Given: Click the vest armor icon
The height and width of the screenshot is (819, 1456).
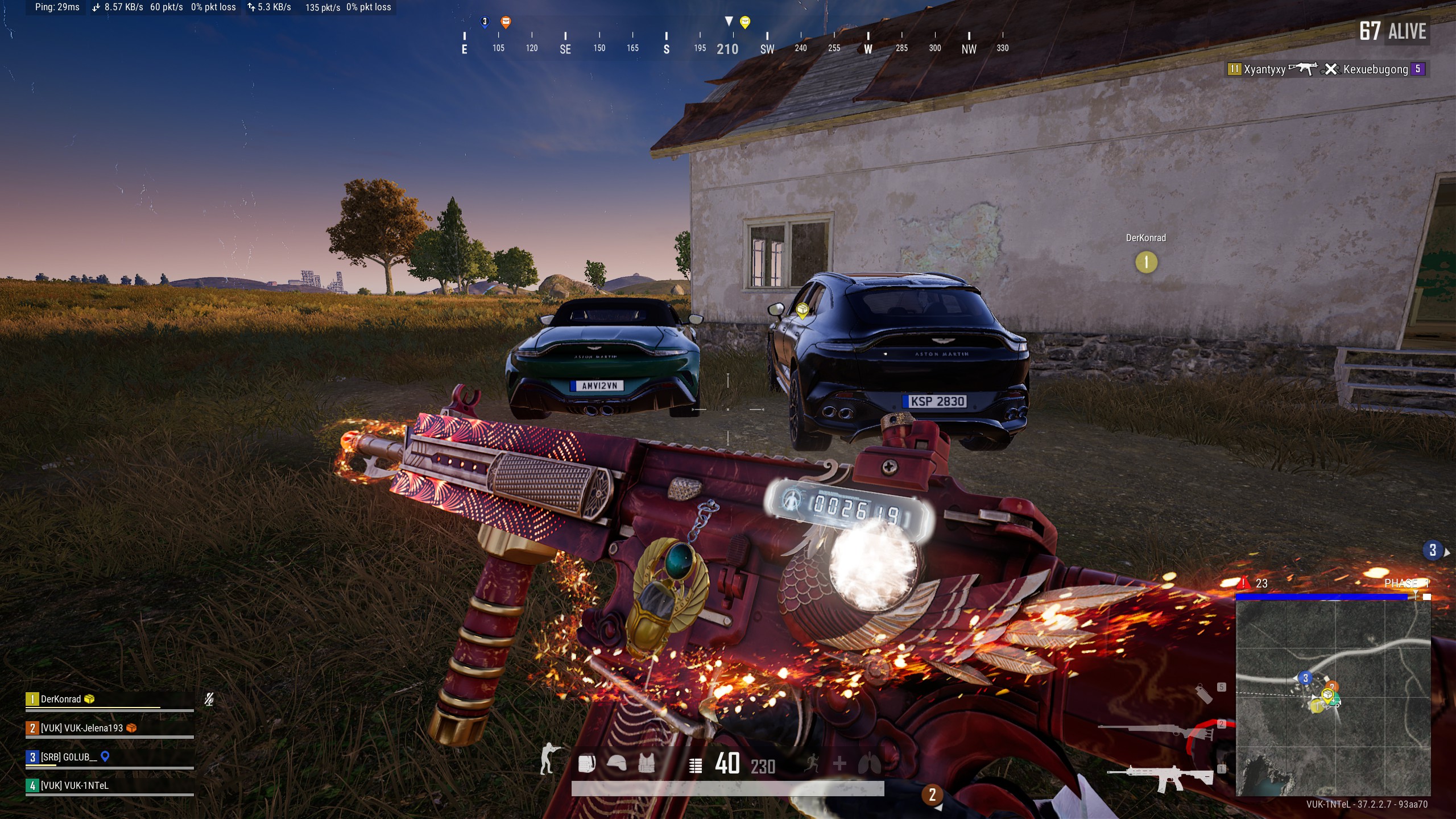Looking at the screenshot, I should click(647, 764).
